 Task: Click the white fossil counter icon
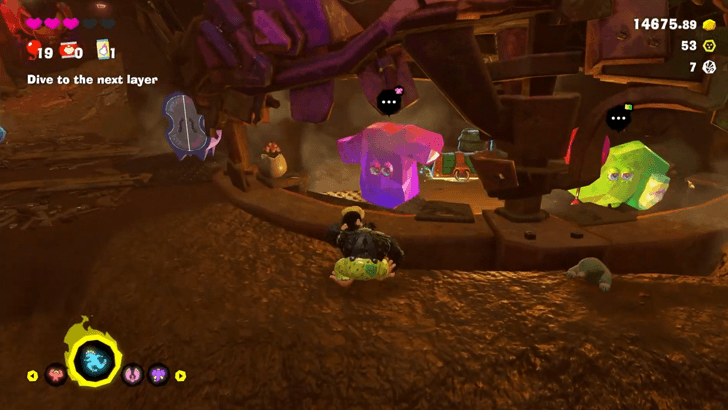pyautogui.click(x=709, y=67)
